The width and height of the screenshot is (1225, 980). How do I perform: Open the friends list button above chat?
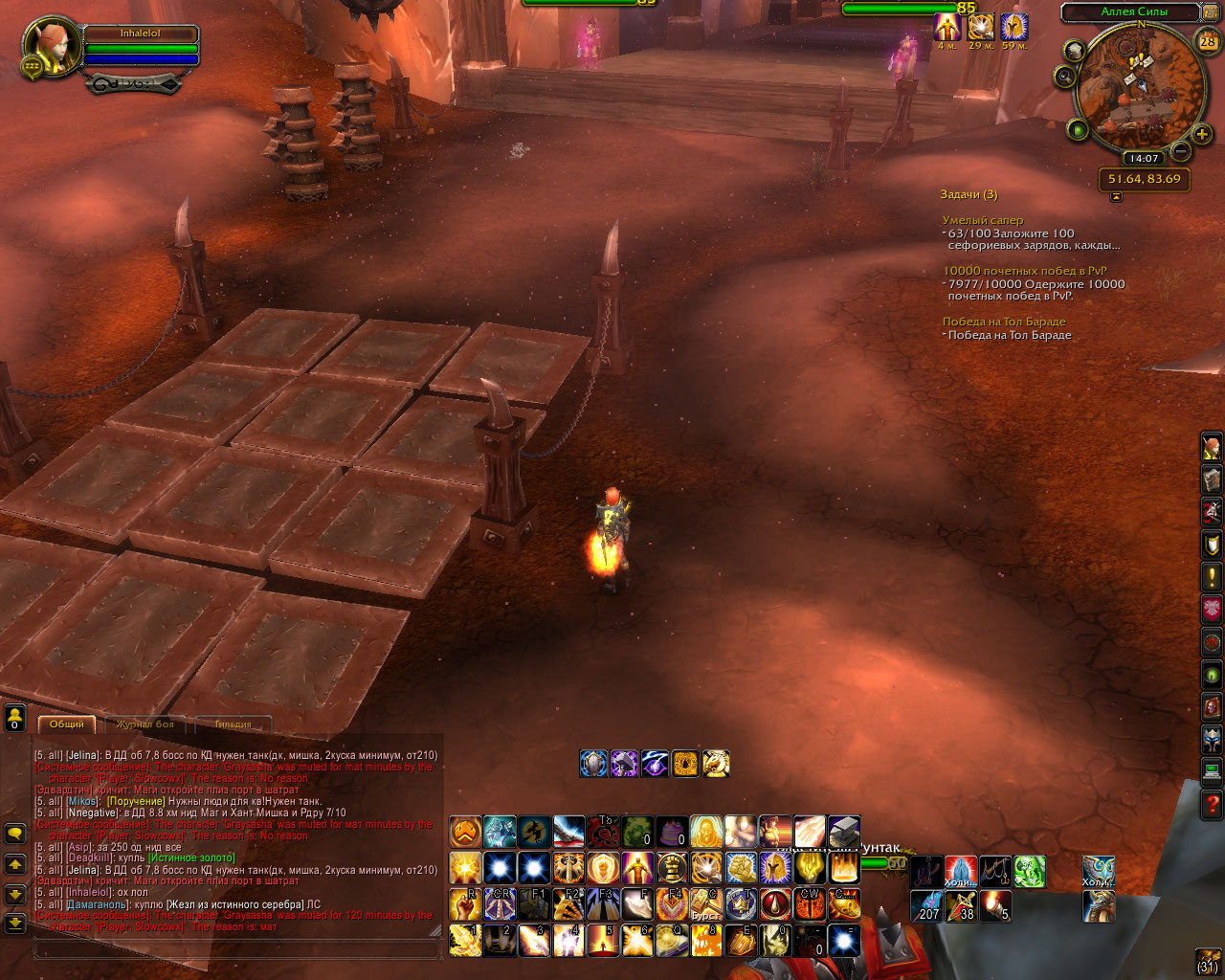coord(15,717)
